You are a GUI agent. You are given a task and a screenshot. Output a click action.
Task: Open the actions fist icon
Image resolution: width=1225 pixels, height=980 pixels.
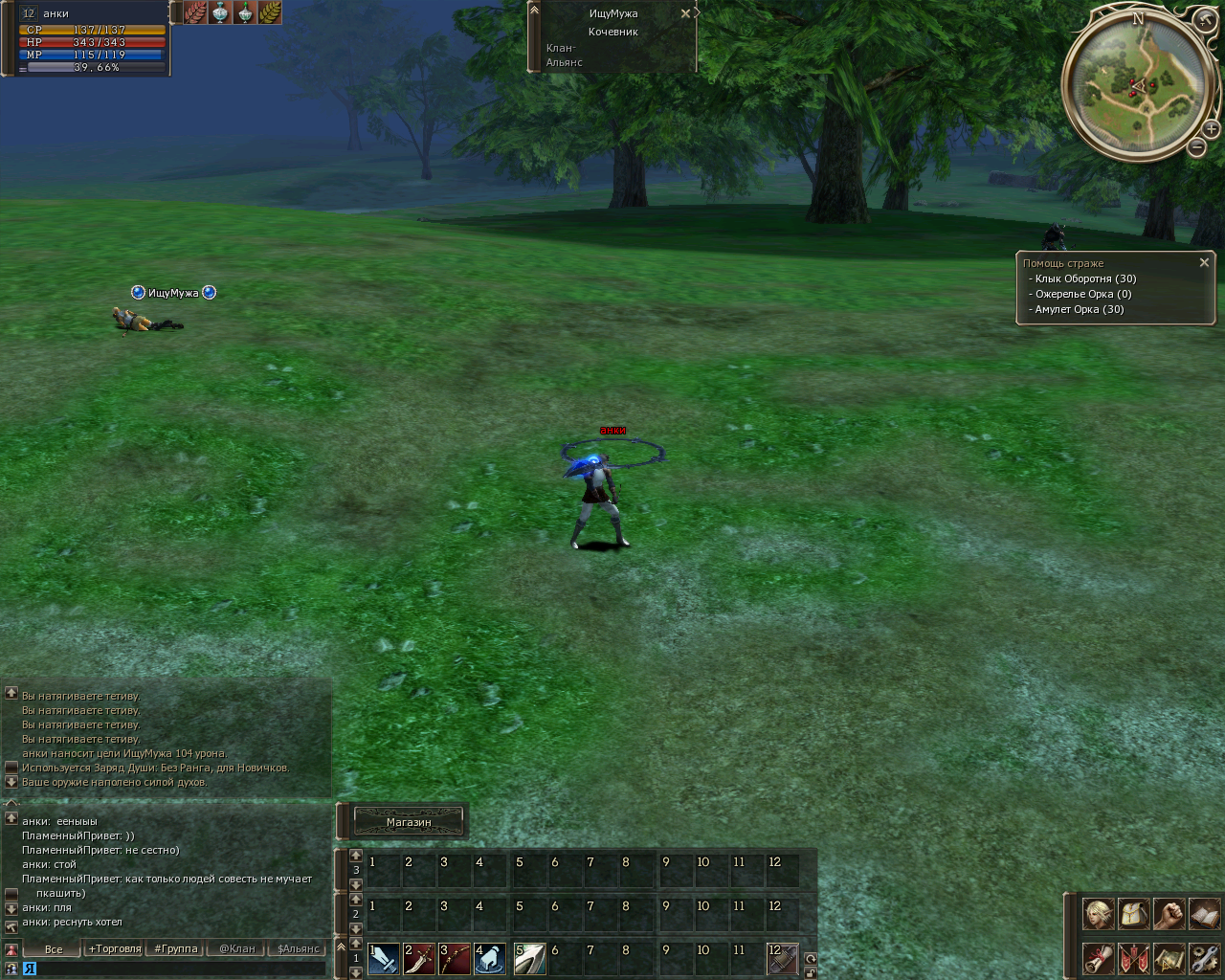tap(1169, 914)
